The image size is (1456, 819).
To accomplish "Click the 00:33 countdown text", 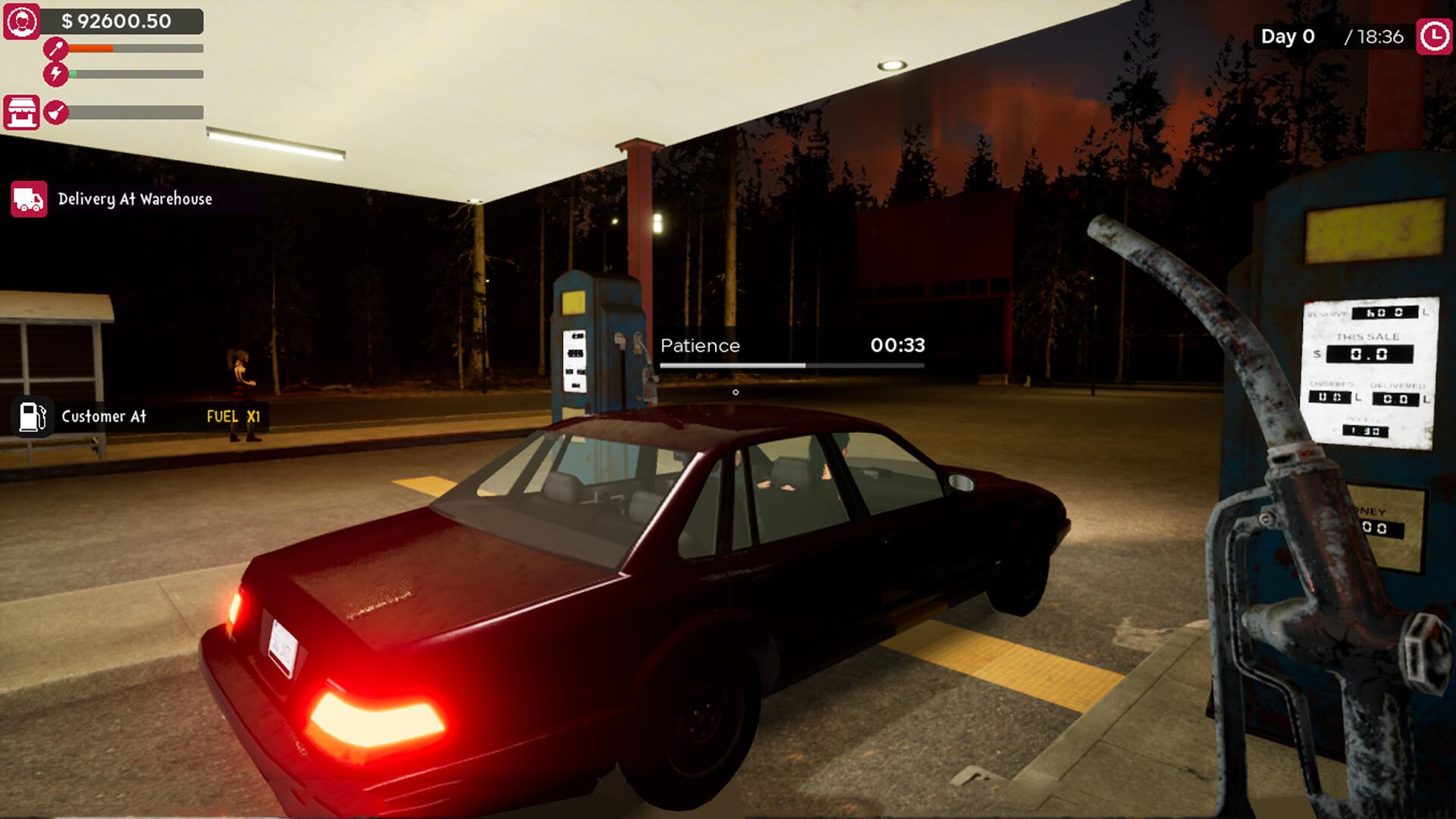I will tap(898, 346).
